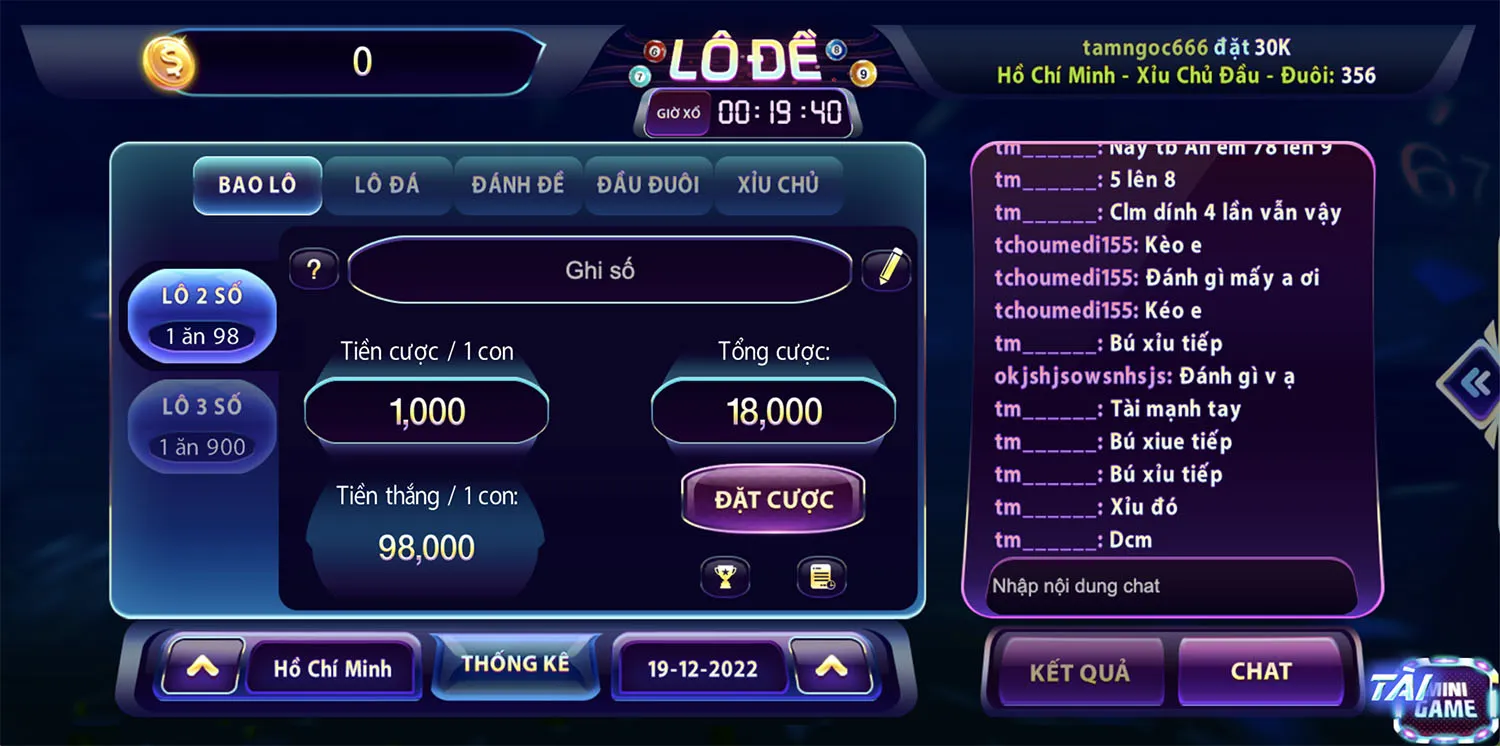Place the bet with ĐẶT CƯỢC
This screenshot has width=1500, height=746.
(773, 500)
